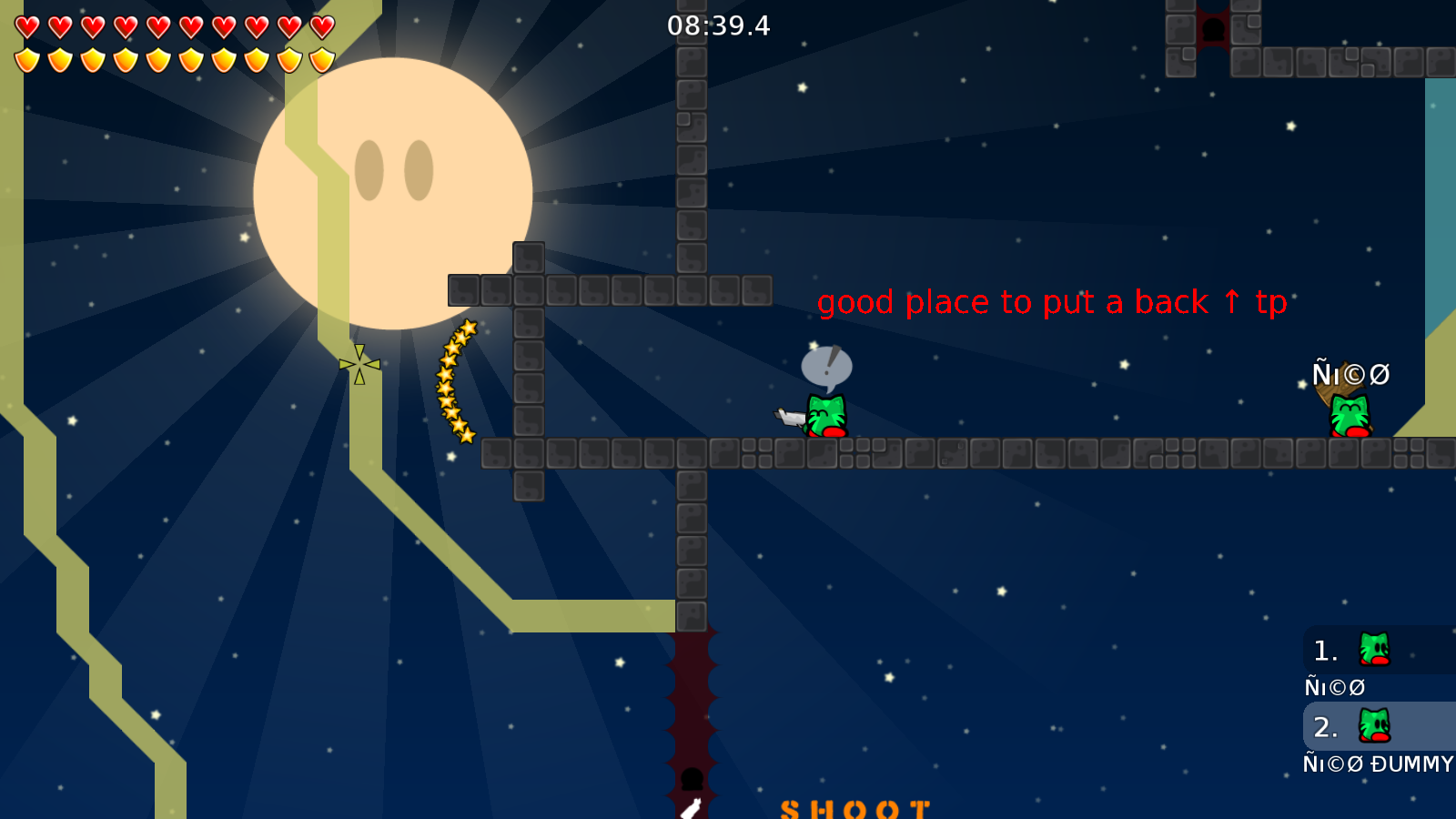
Task: Click the topmost gold star in the star trail
Action: [469, 327]
